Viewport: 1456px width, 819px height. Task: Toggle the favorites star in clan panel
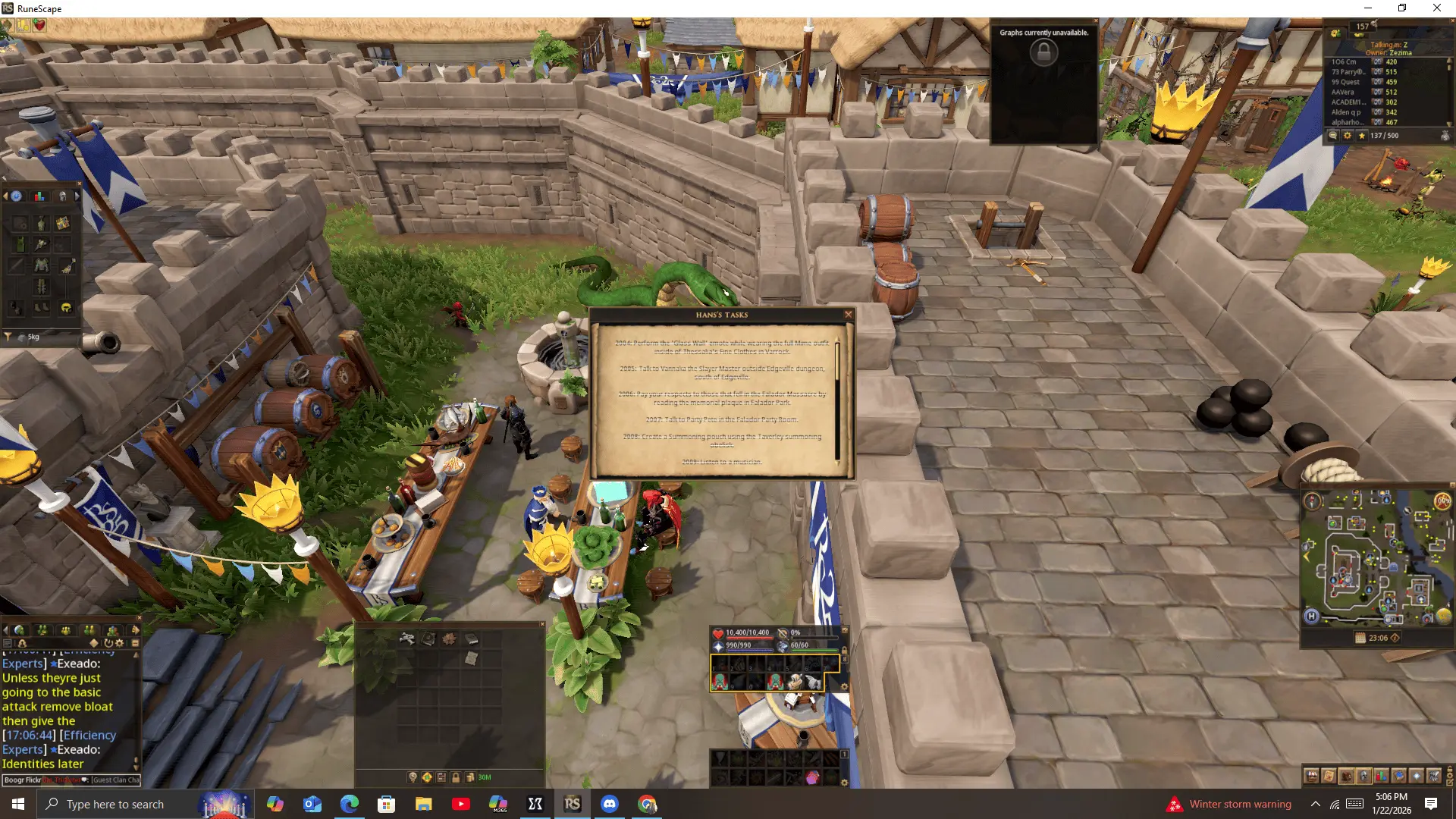[1362, 136]
